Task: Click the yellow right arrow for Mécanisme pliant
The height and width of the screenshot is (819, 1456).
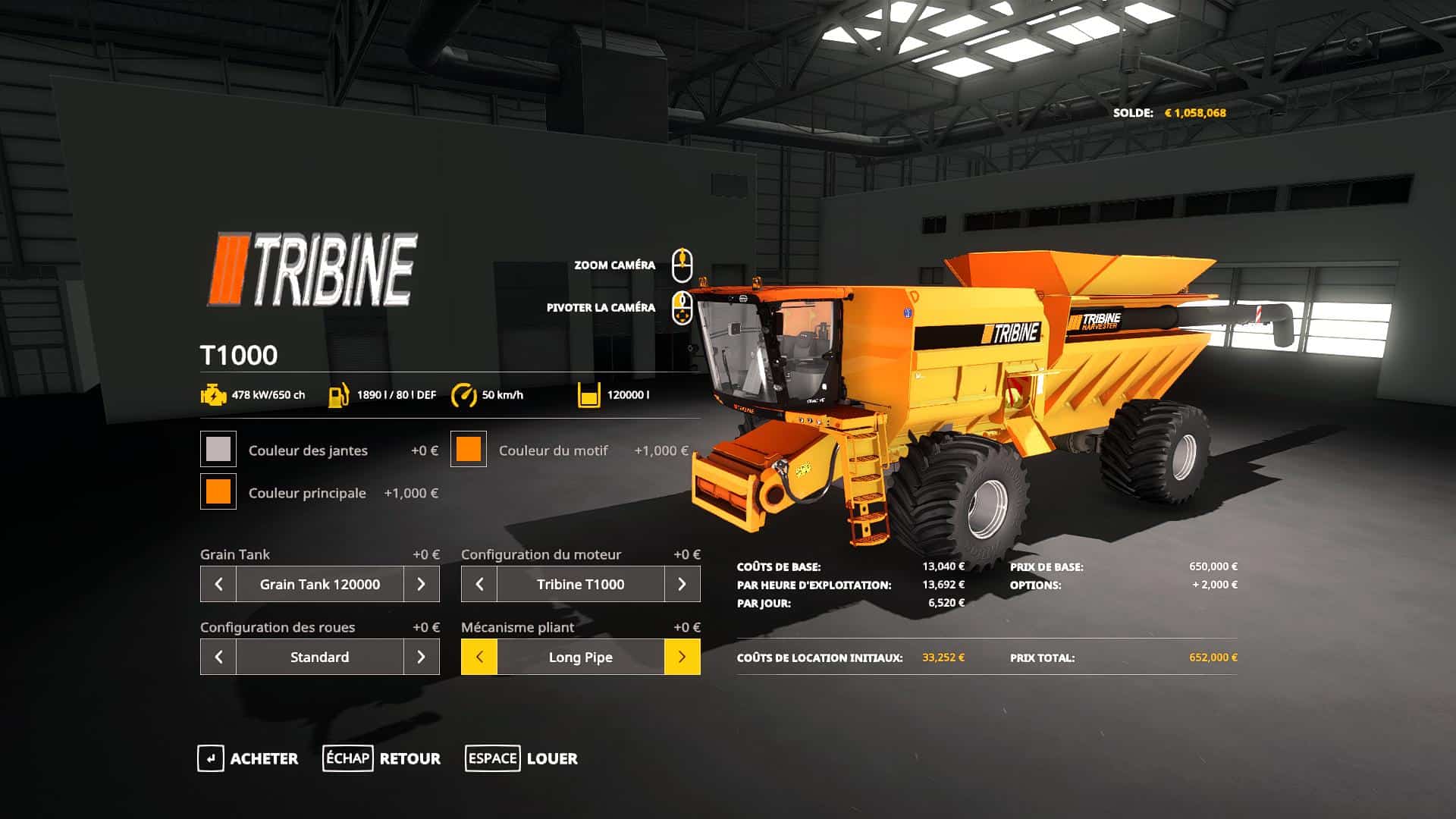Action: 682,657
